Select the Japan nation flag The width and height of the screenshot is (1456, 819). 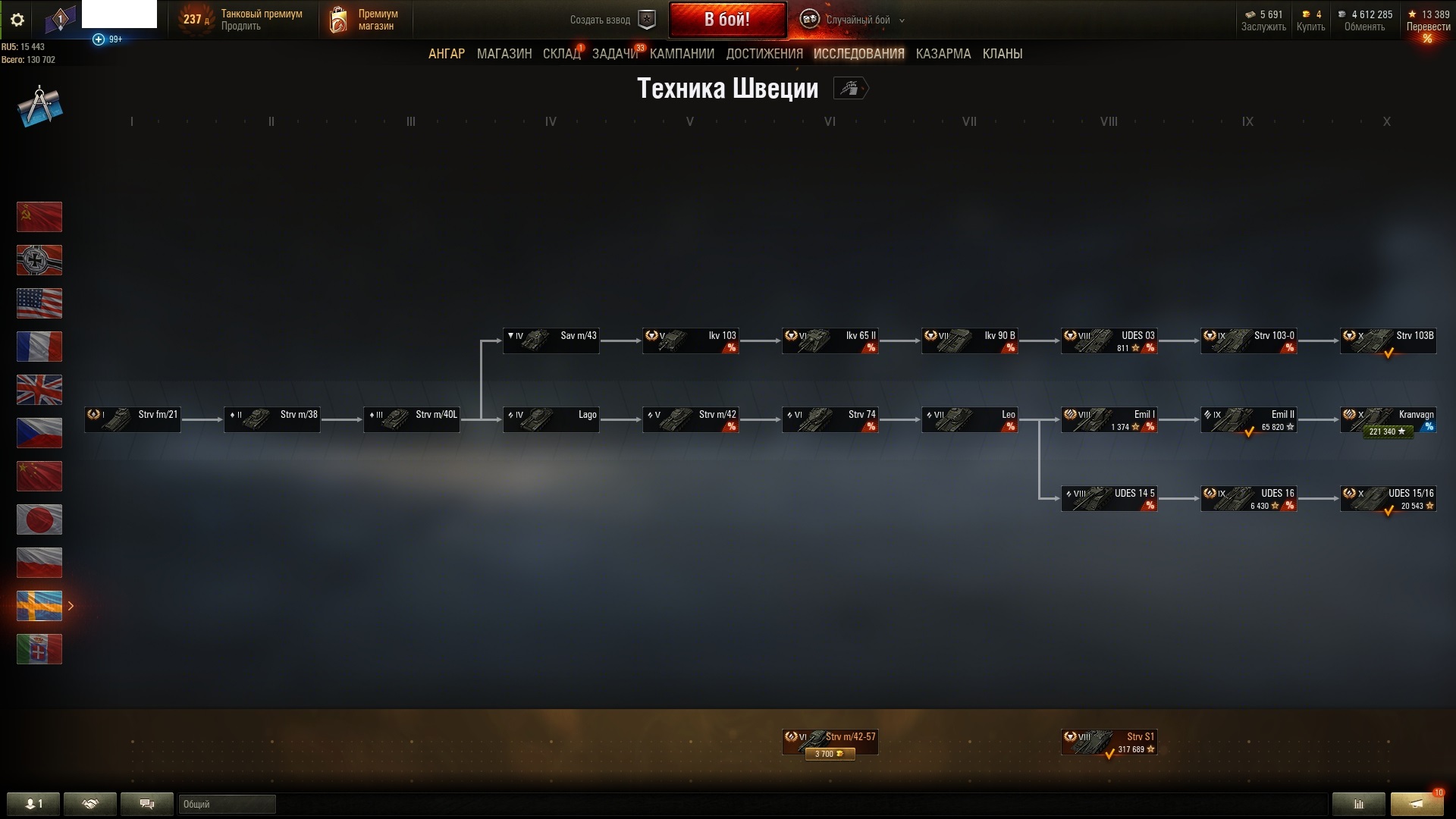click(39, 519)
